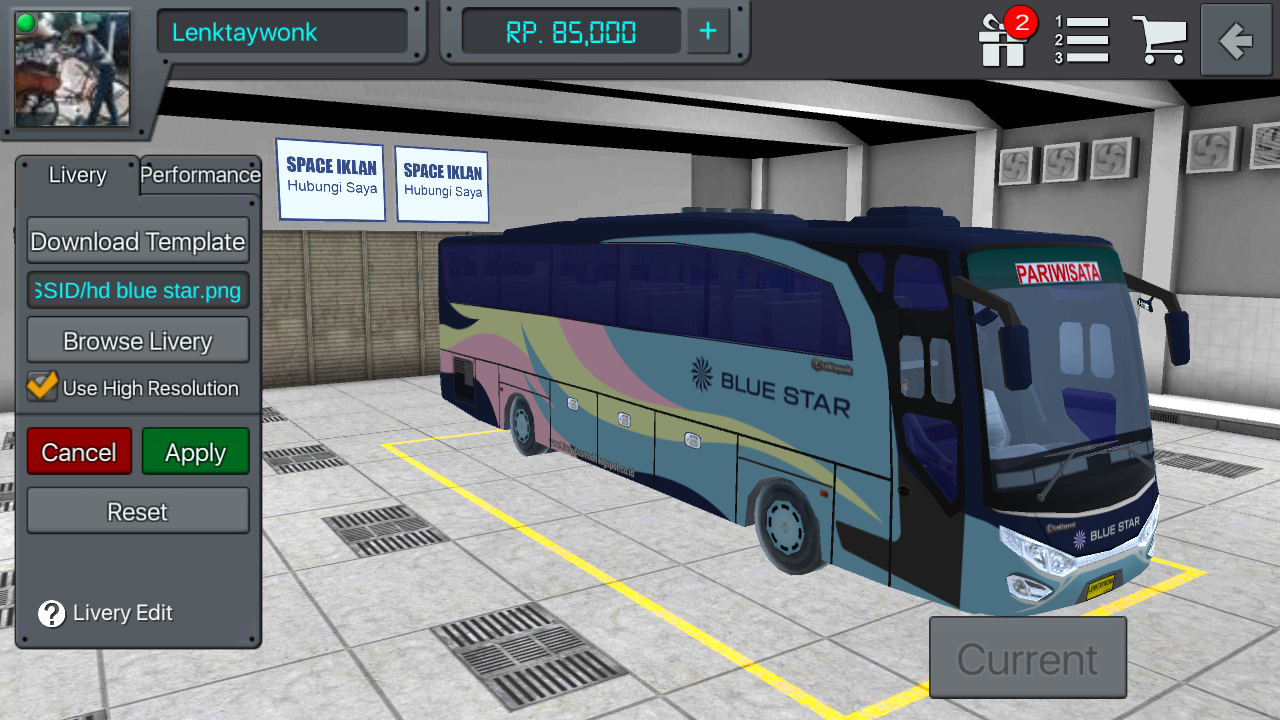Apply the Blue Star livery
Image resolution: width=1280 pixels, height=720 pixels.
pos(195,451)
